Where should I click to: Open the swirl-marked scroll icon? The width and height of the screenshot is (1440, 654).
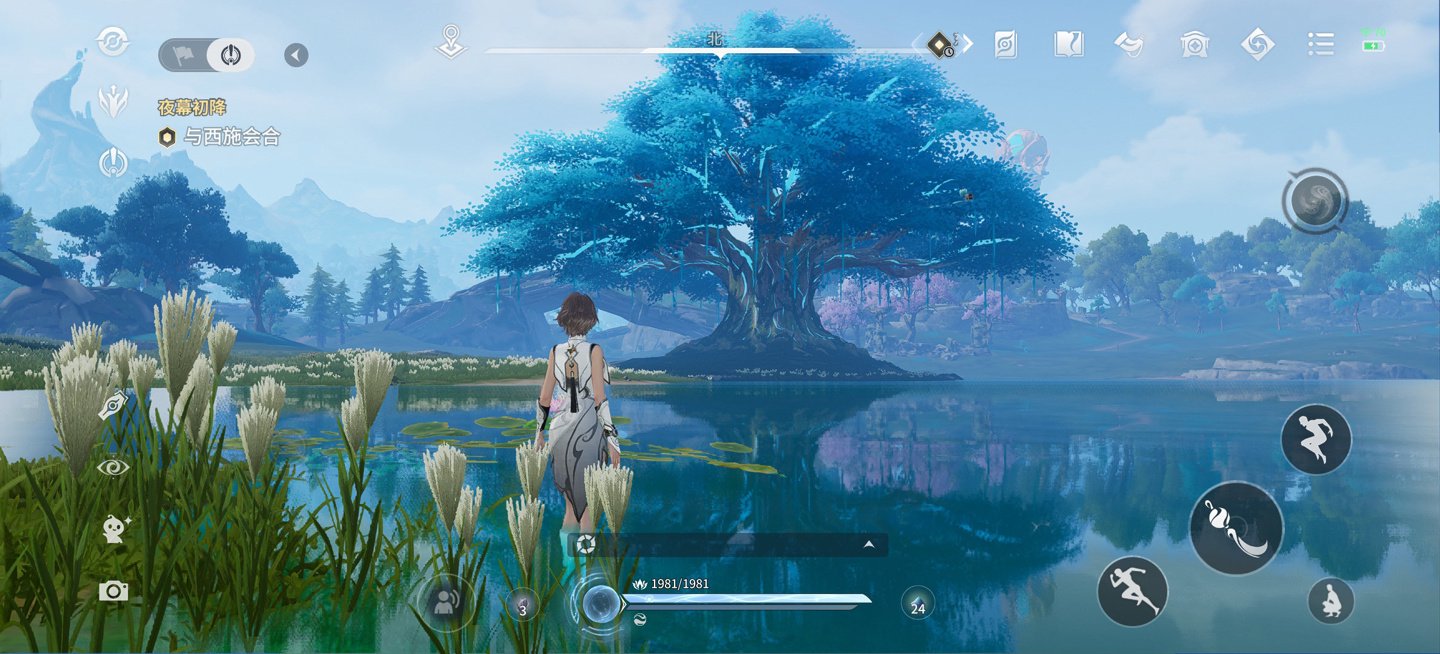click(1006, 44)
